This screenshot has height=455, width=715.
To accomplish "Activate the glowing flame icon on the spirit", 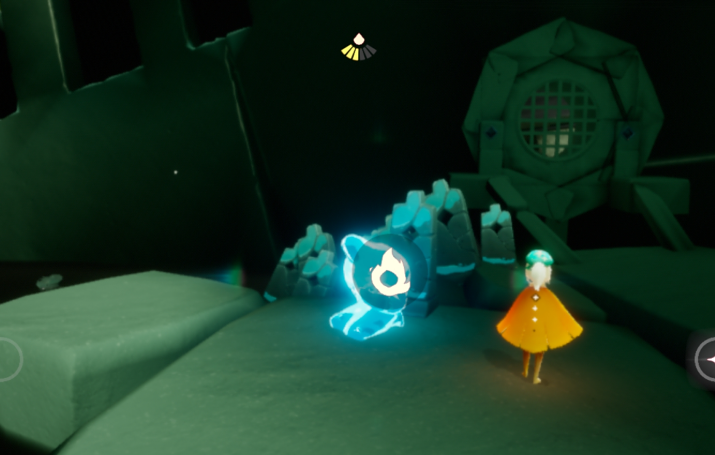I will (x=388, y=271).
